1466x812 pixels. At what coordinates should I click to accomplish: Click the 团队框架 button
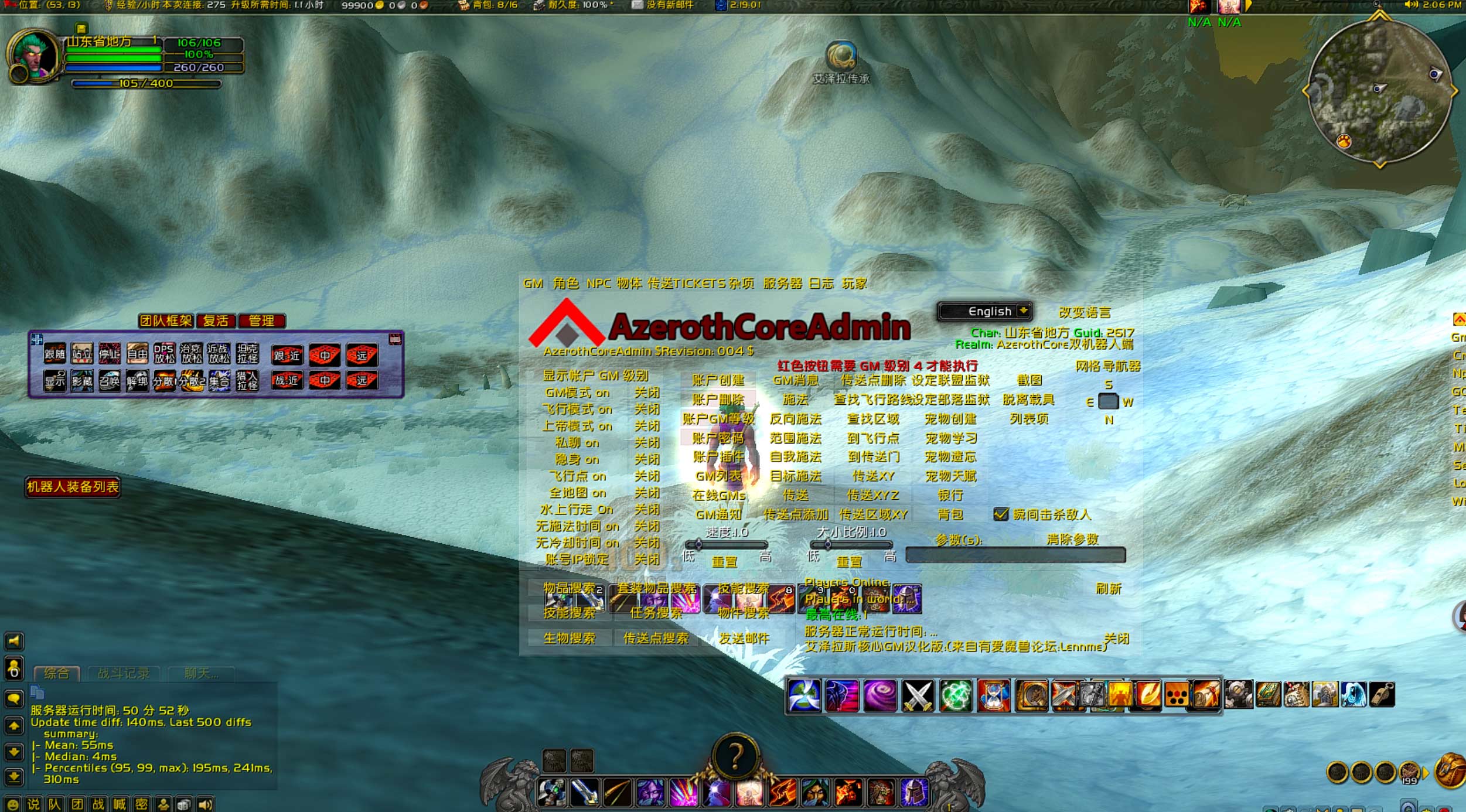(x=166, y=321)
